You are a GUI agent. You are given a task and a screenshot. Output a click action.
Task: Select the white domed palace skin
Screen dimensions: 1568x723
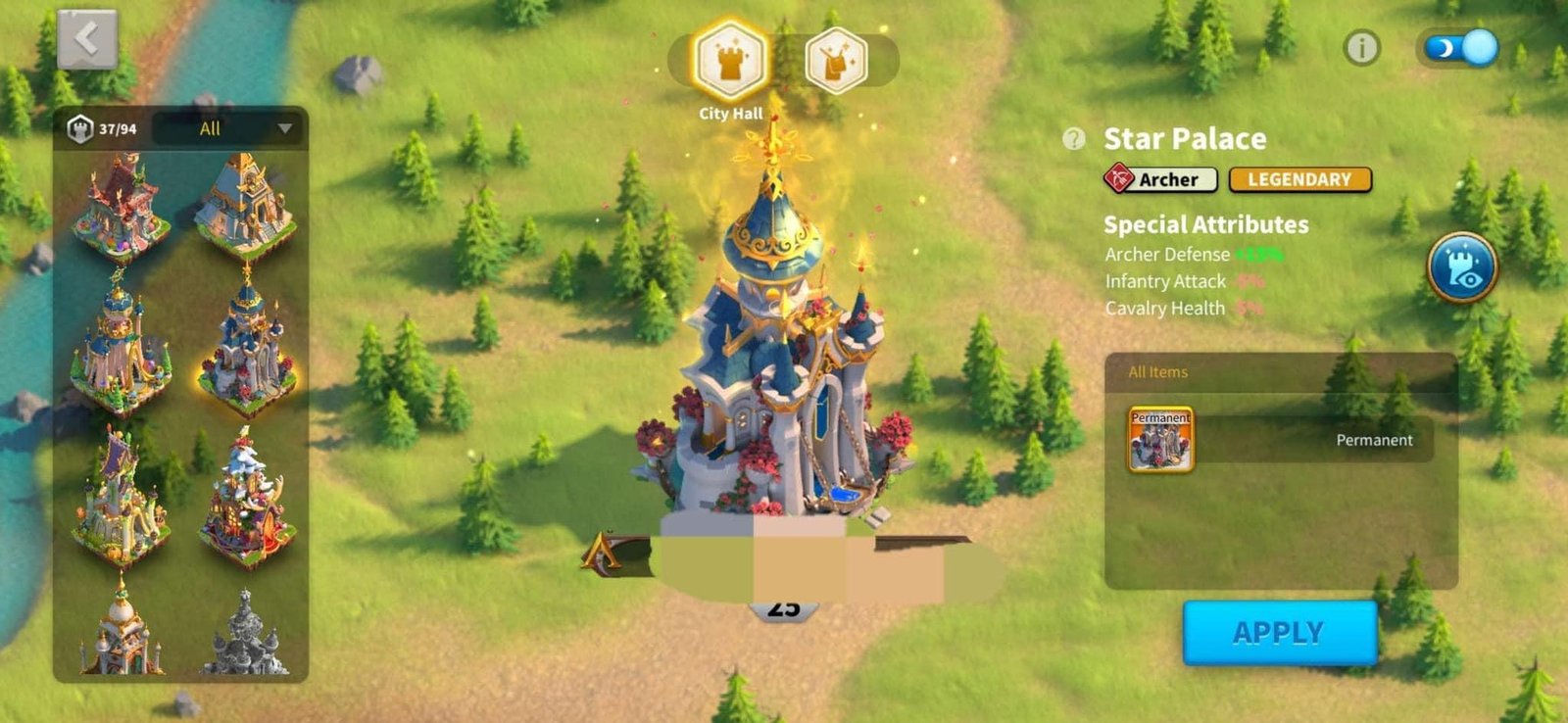click(120, 632)
